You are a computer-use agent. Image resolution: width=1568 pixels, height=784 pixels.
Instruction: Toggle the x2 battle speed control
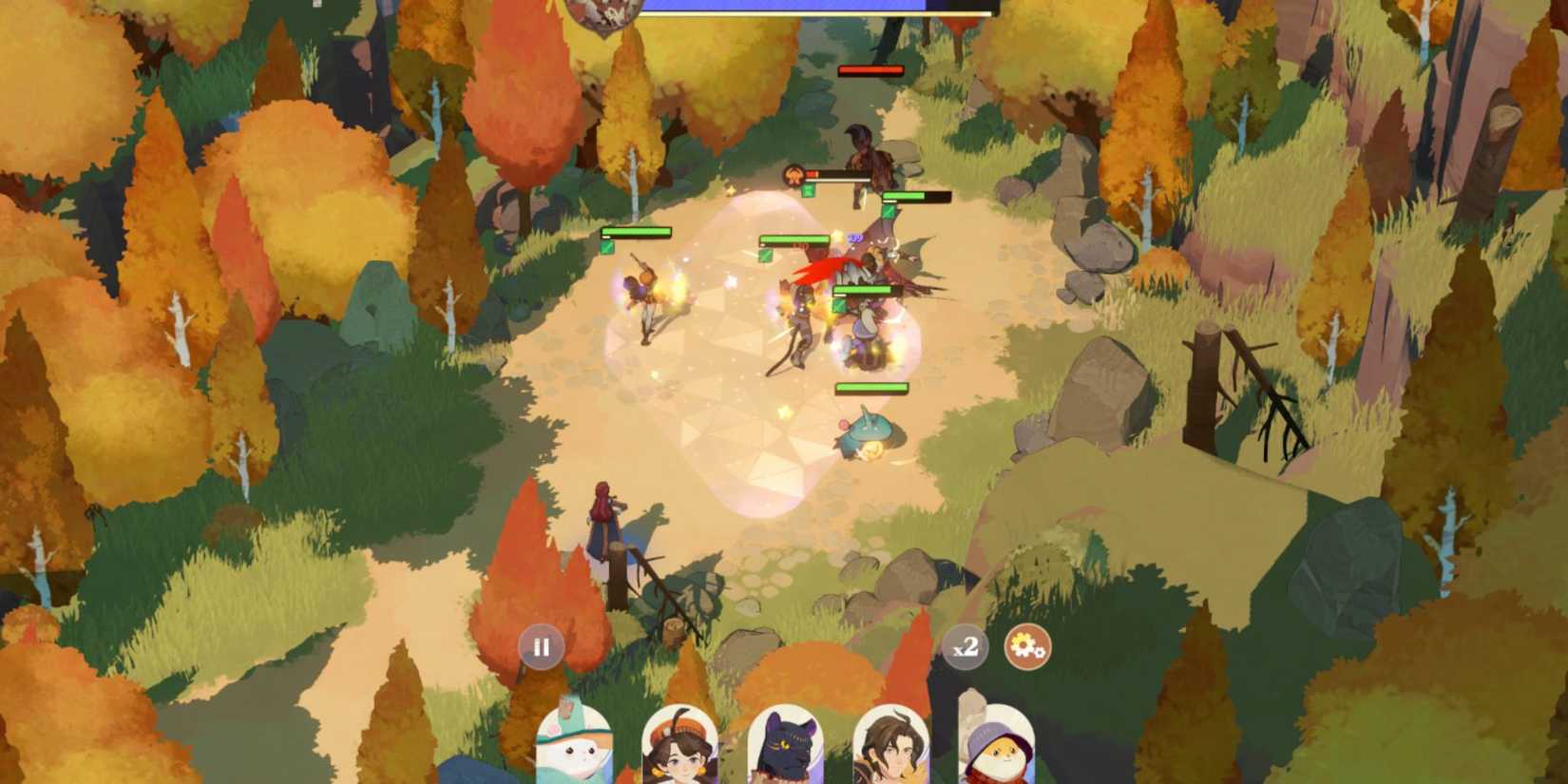965,646
